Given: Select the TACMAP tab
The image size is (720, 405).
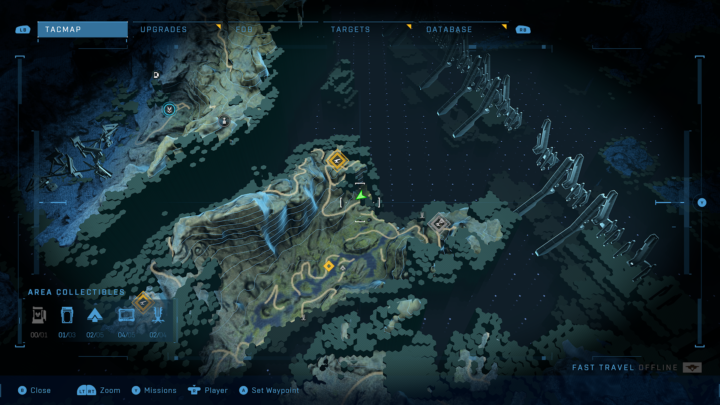Looking at the screenshot, I should [x=82, y=30].
